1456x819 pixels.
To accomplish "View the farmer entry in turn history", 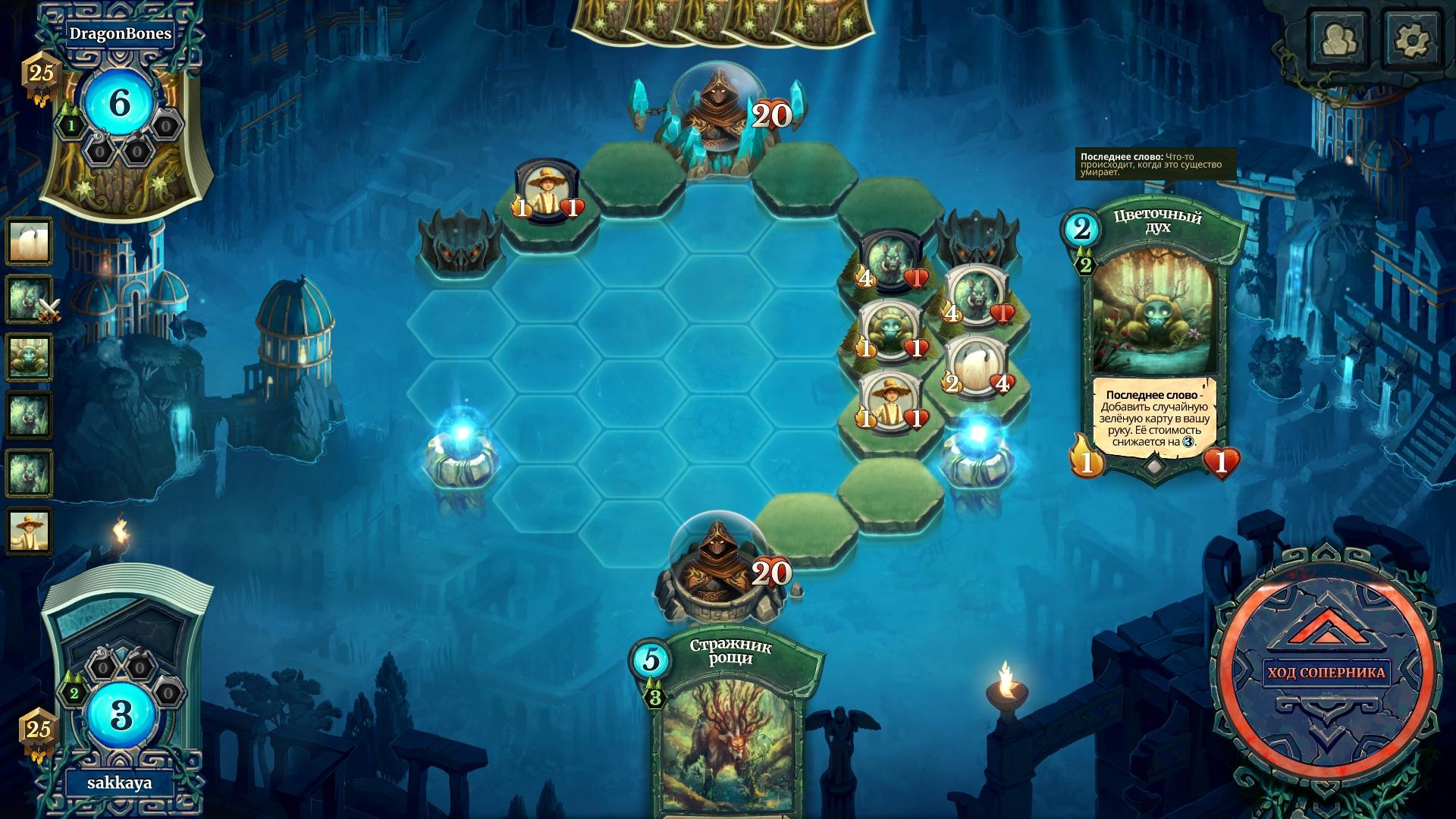I will (30, 529).
